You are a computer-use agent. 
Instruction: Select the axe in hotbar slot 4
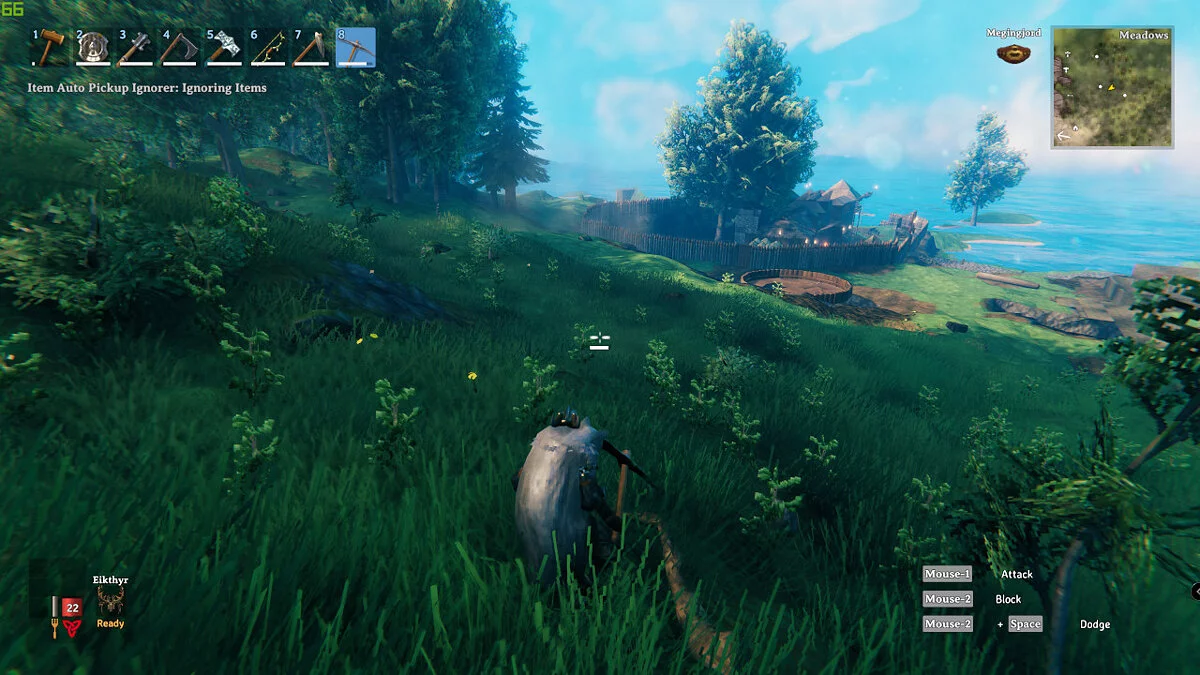tap(181, 47)
